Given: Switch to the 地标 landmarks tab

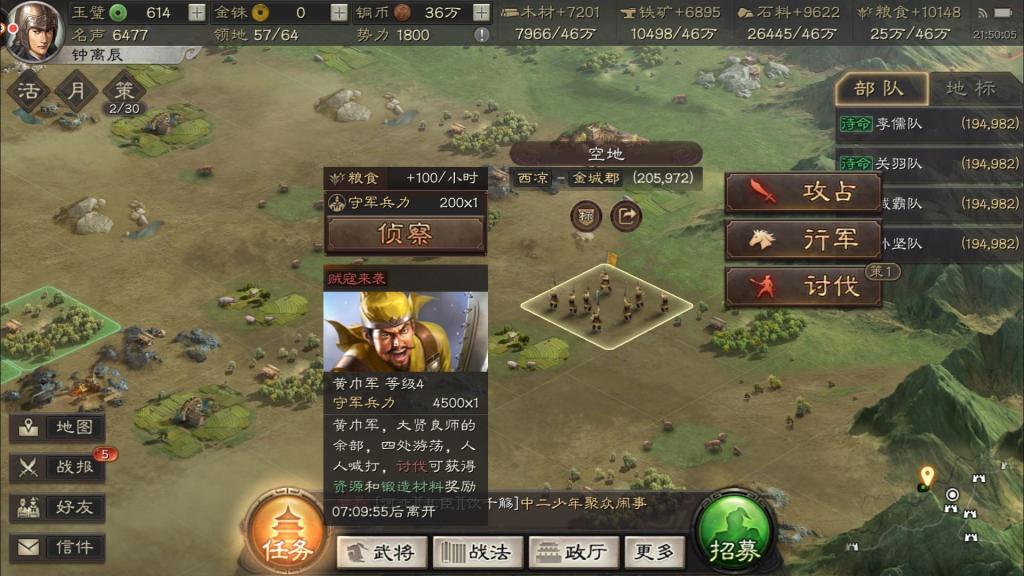Looking at the screenshot, I should tap(970, 88).
